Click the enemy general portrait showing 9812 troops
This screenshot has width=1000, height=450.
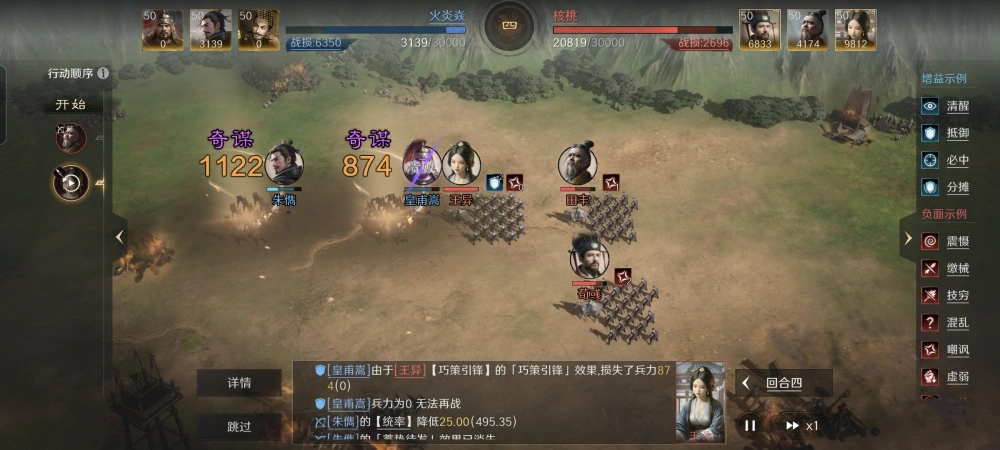tap(856, 29)
